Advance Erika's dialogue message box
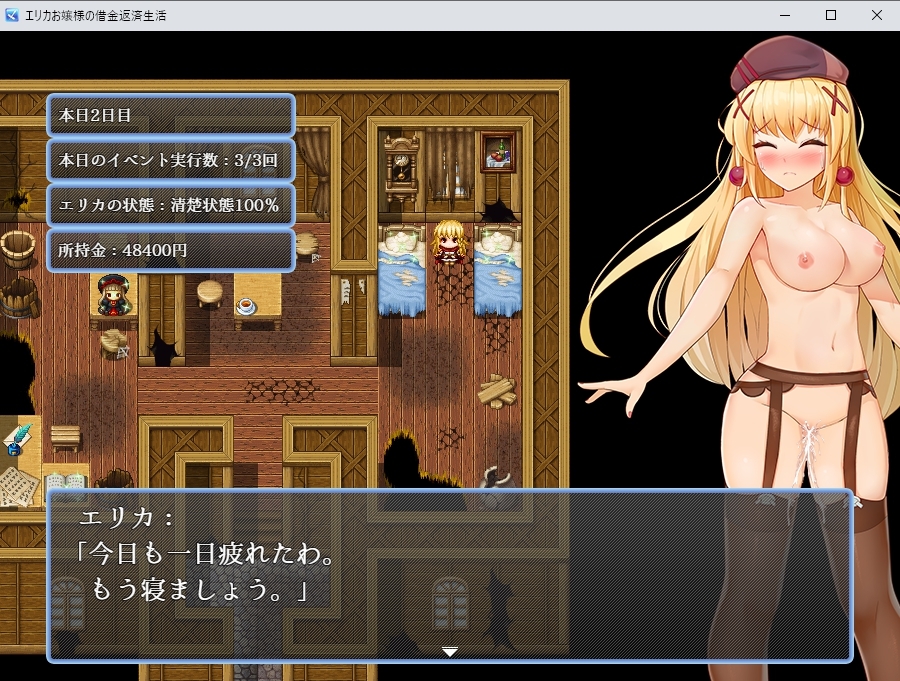The image size is (900, 681). [449, 575]
